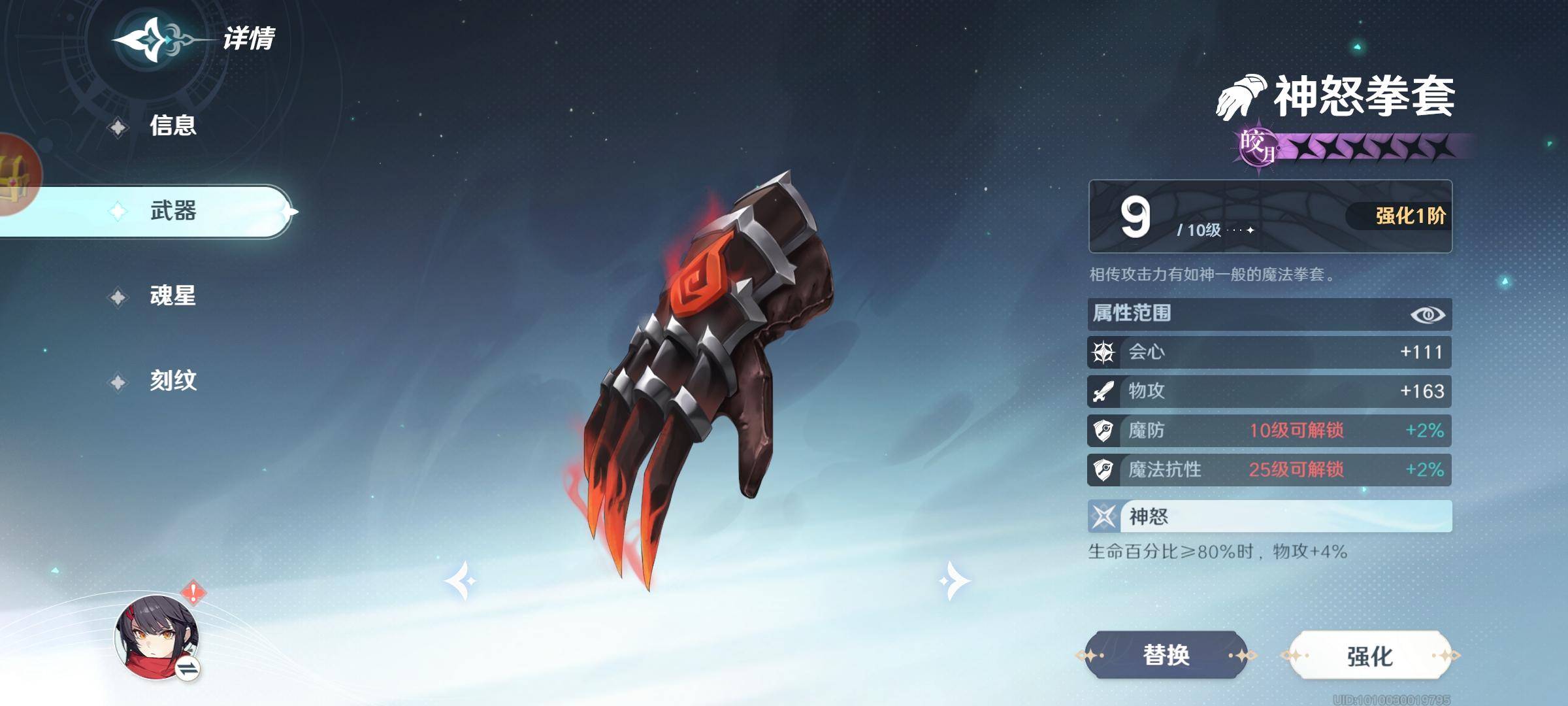Go back using the 详情 header arrow

coord(152,40)
